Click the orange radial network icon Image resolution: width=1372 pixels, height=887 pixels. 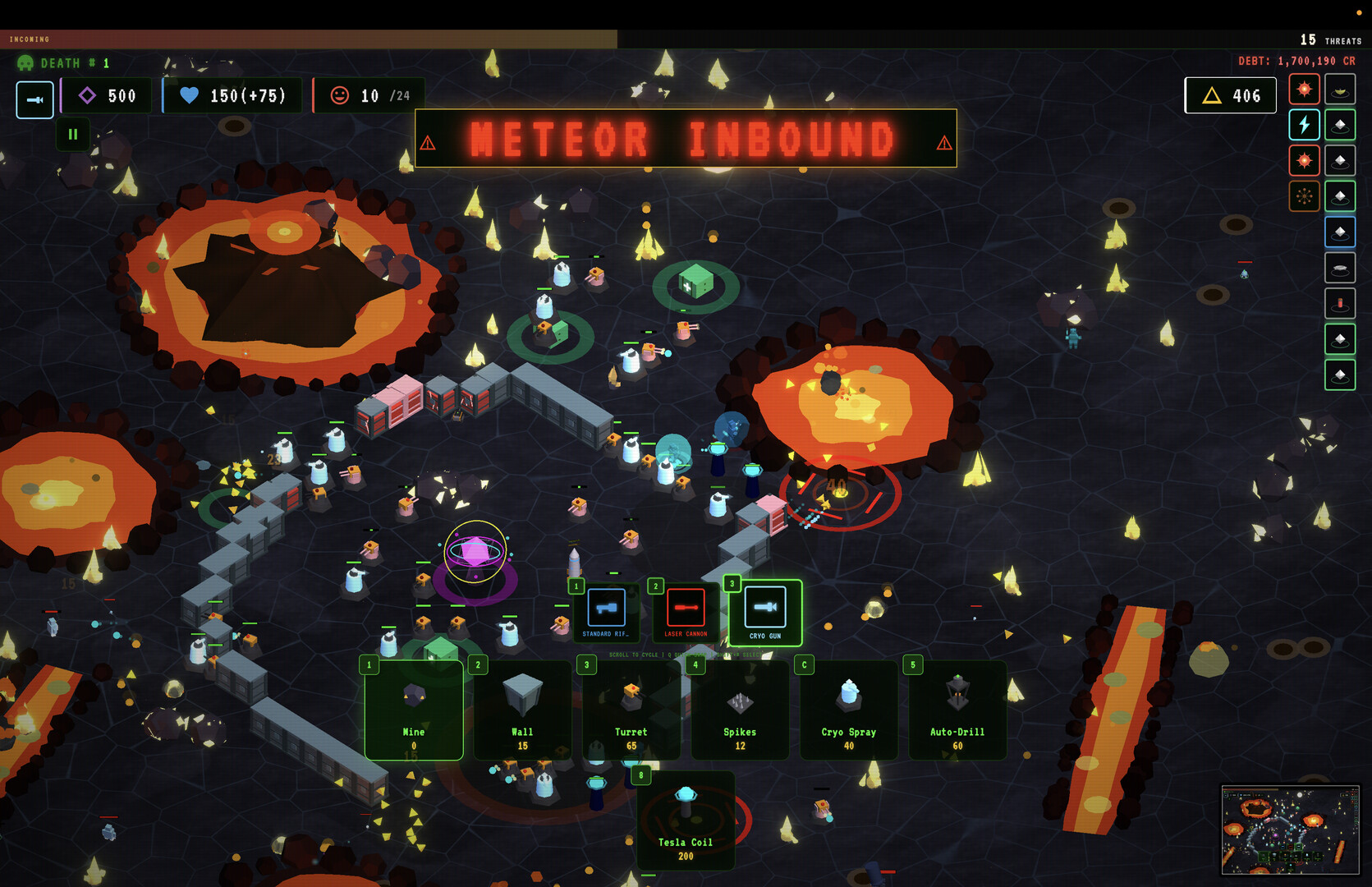(x=1304, y=196)
